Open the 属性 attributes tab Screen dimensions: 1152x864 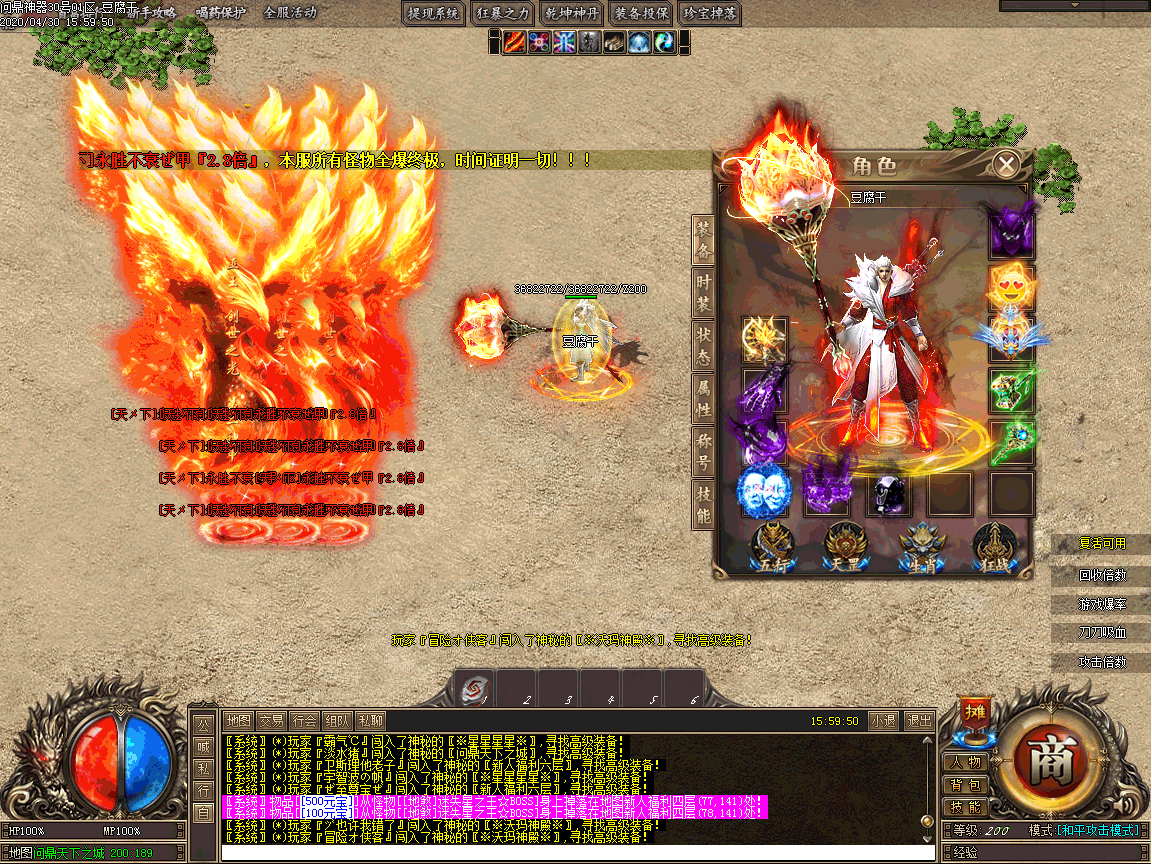[704, 398]
